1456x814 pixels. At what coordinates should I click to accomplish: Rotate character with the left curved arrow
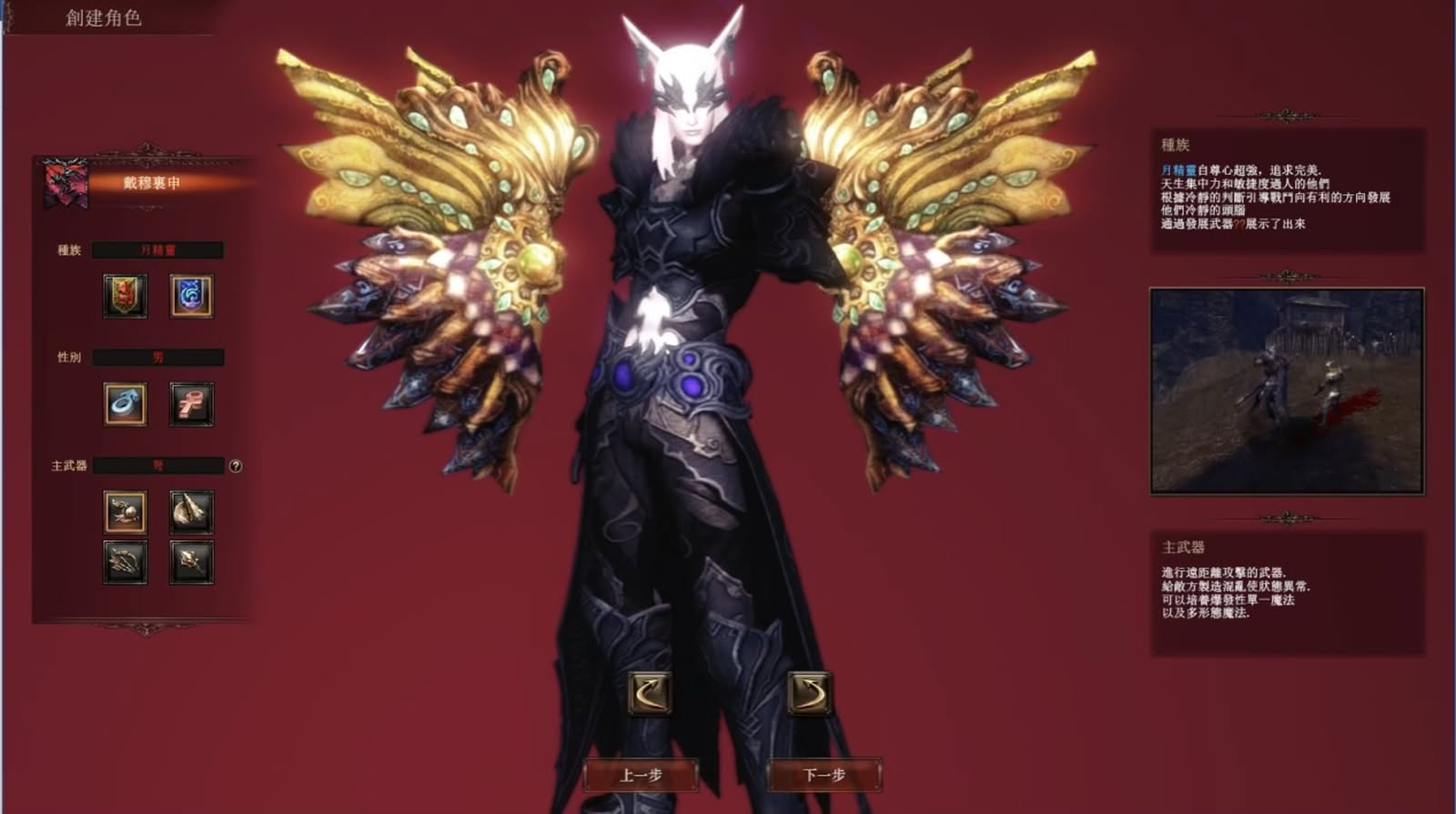click(x=650, y=694)
